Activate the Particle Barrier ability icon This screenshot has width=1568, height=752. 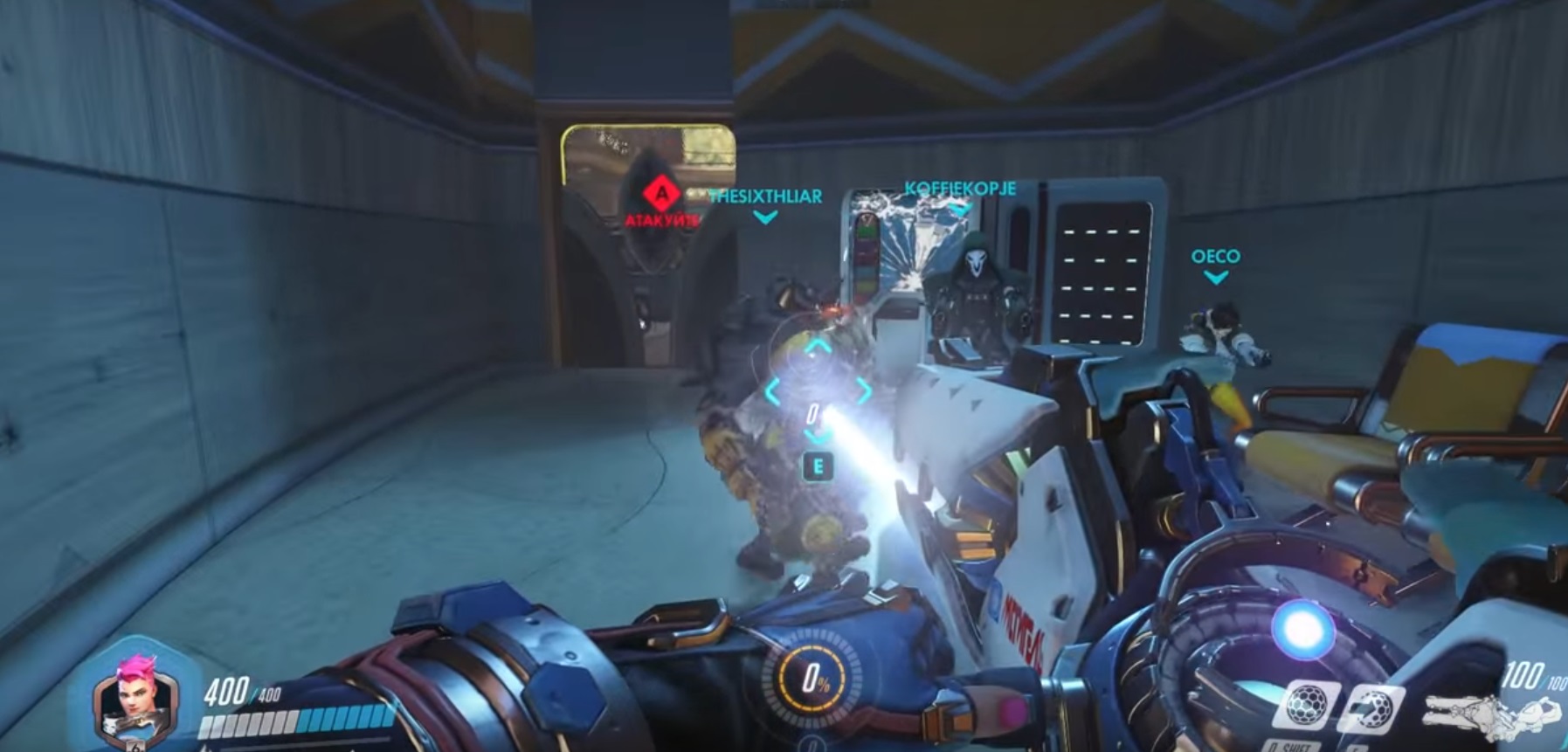1308,704
